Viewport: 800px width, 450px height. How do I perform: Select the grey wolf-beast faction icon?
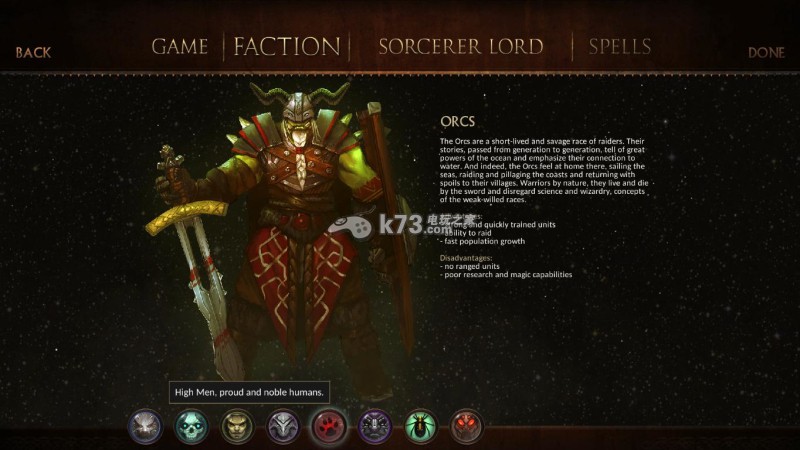click(145, 427)
